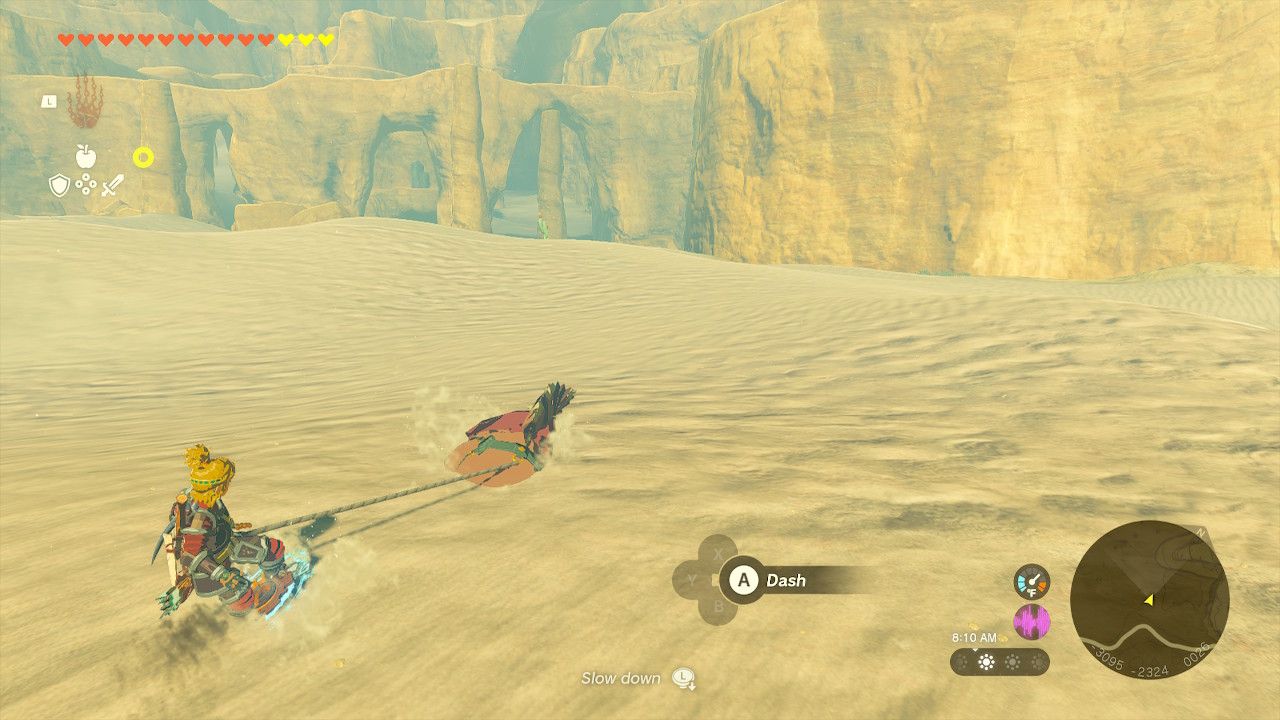Select the apple food icon
Screen dimensions: 1280x720
coord(86,156)
